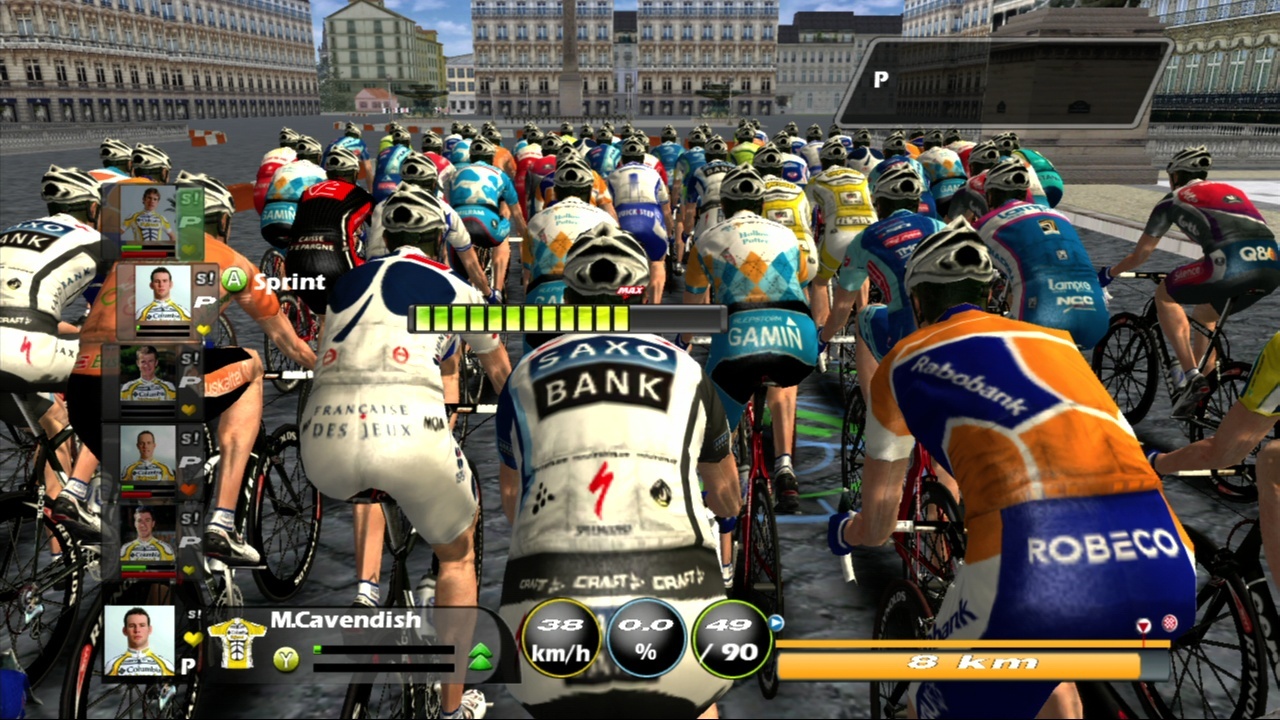Click the checkered finish marker on the distance bar
Viewport: 1280px width, 720px height.
coord(1169,624)
